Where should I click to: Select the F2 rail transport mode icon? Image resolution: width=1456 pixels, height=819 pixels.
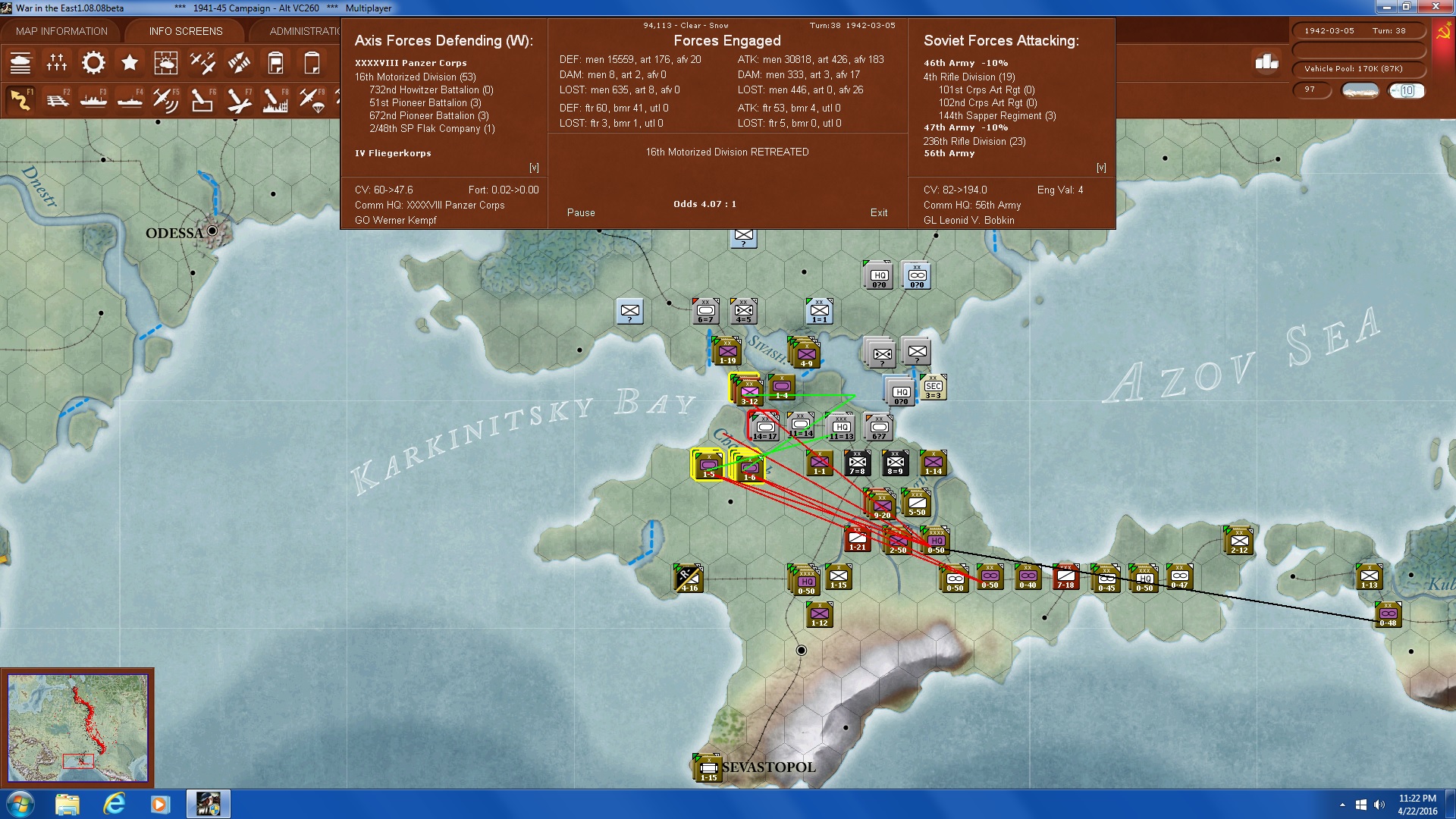pyautogui.click(x=57, y=99)
